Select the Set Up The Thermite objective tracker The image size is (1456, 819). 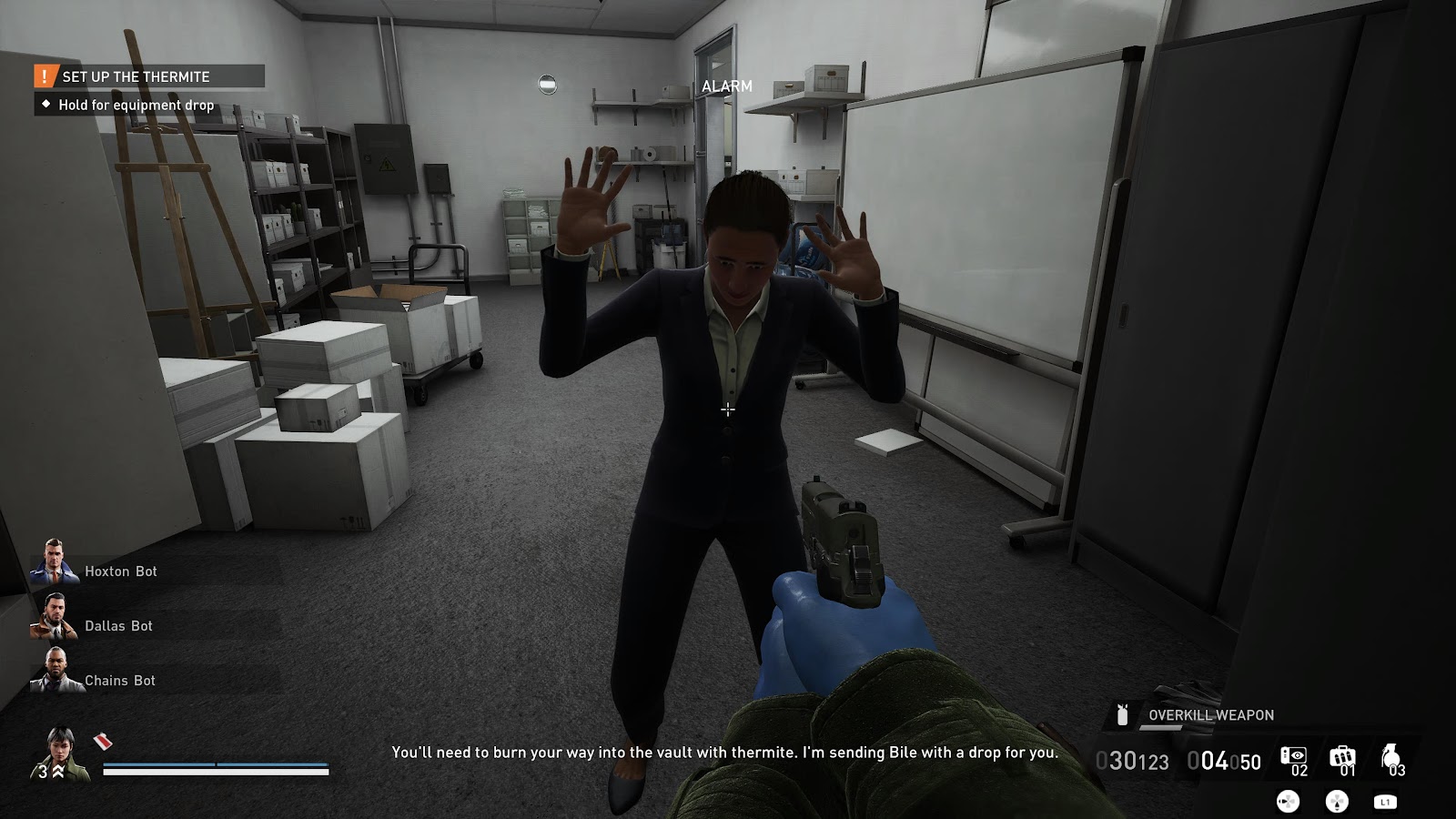tap(148, 76)
